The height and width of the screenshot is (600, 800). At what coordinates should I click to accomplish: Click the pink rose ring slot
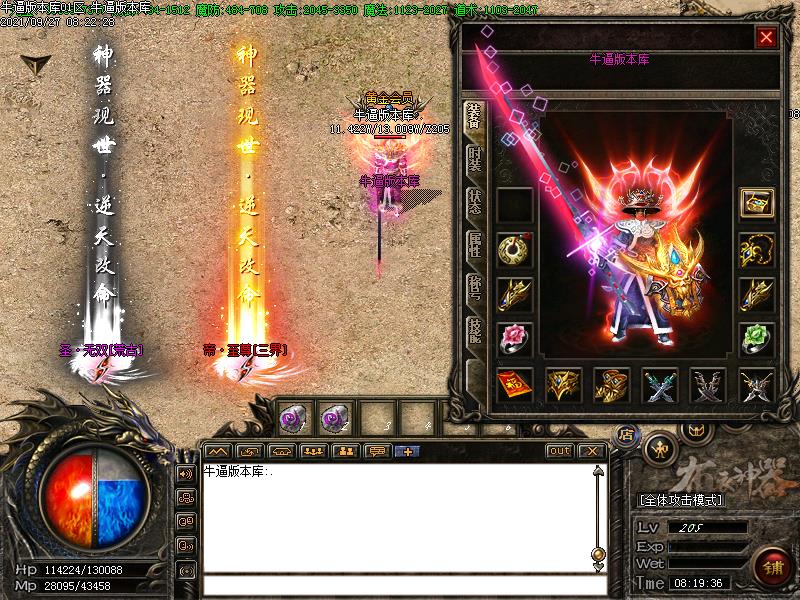514,338
